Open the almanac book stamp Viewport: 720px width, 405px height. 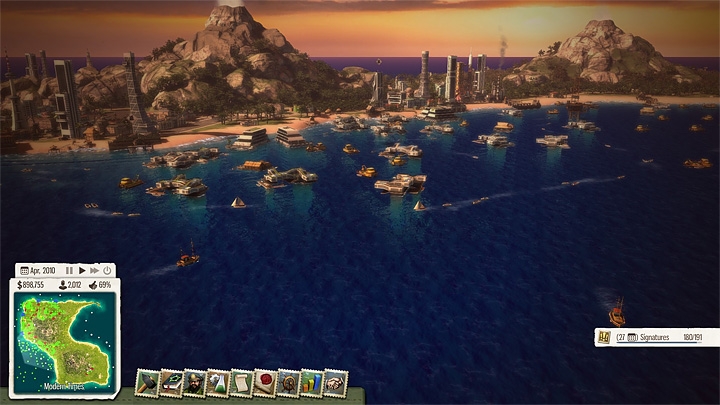point(172,382)
